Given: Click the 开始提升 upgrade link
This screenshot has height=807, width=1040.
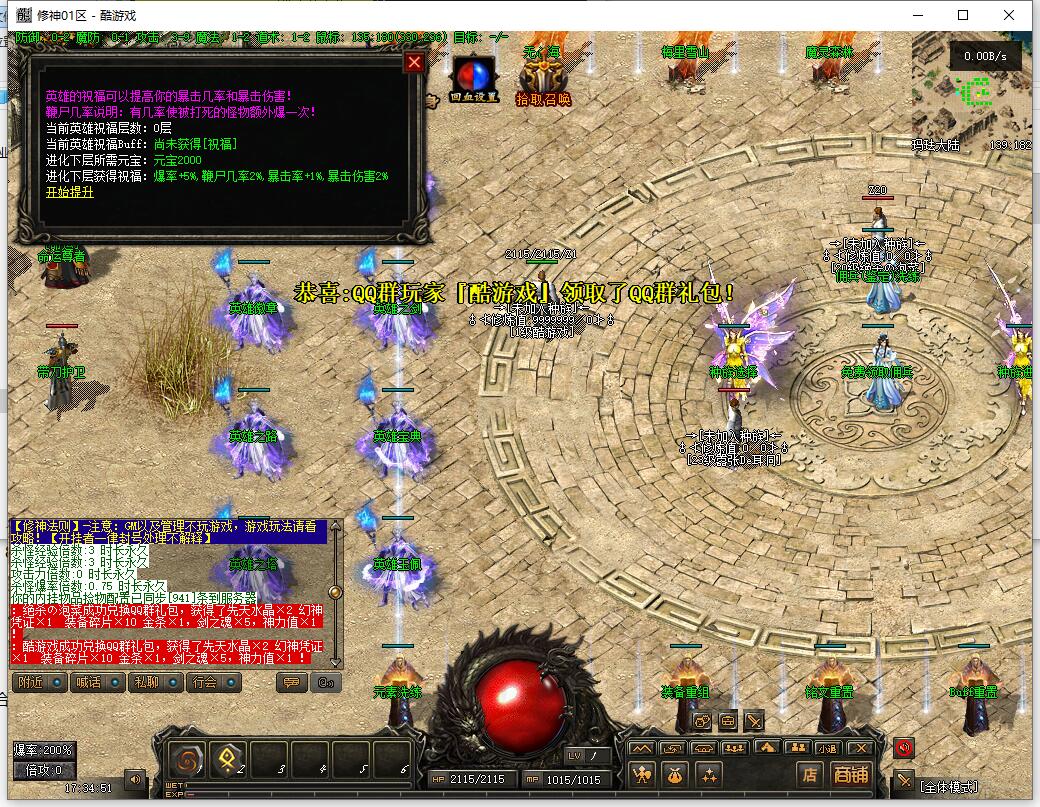Looking at the screenshot, I should click(70, 192).
